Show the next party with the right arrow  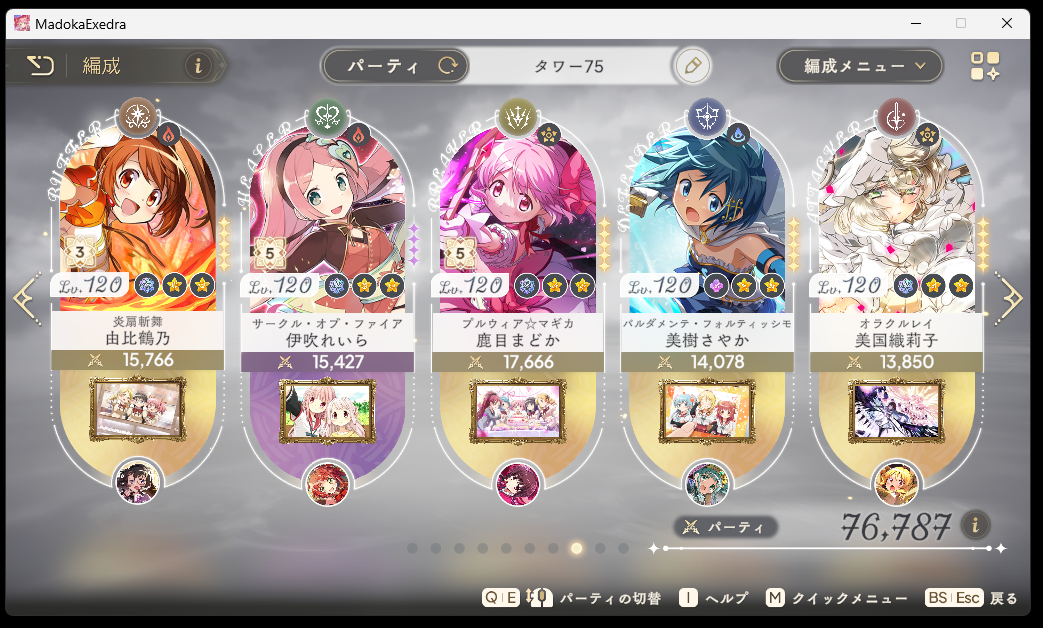click(x=1010, y=299)
